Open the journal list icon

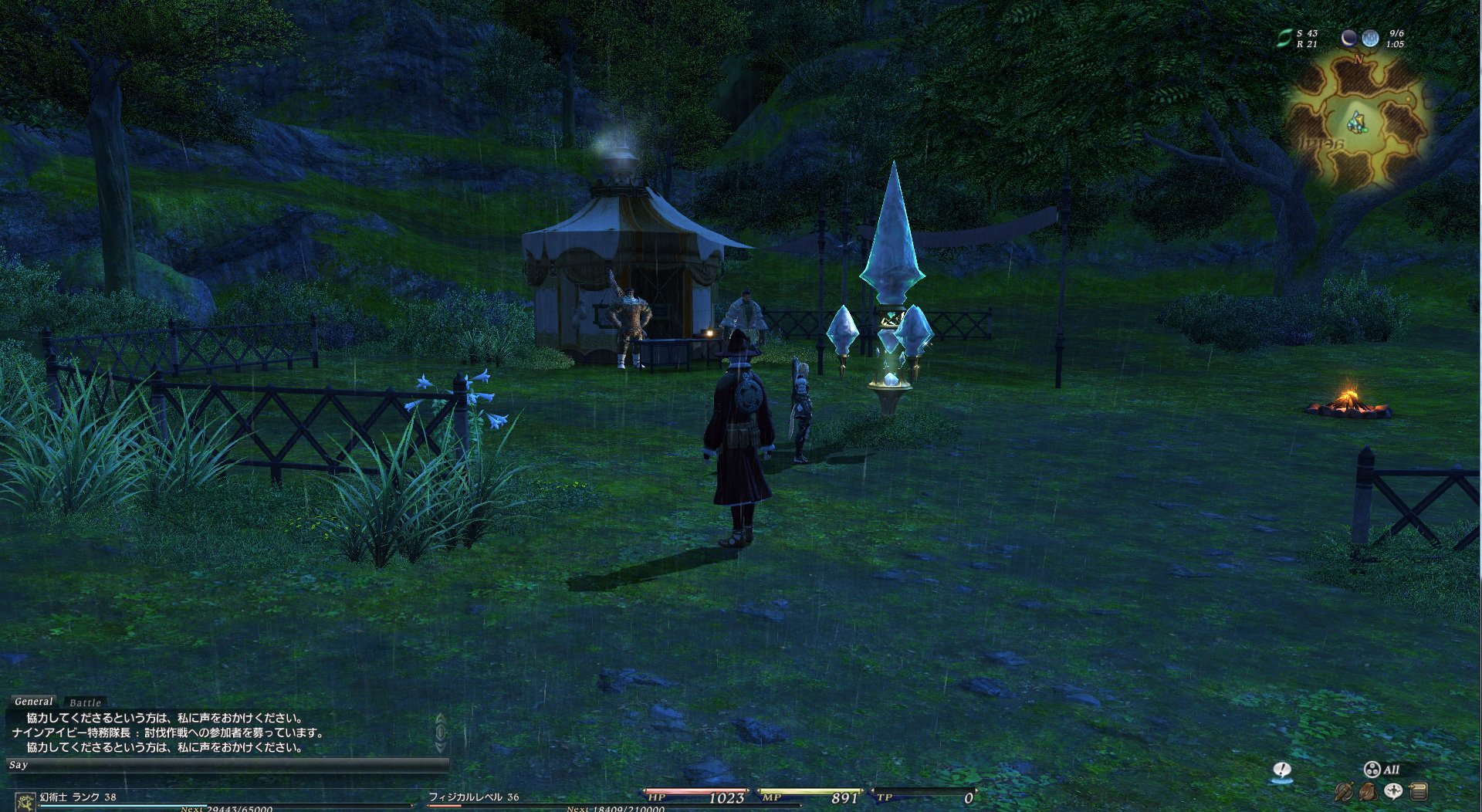pos(1418,791)
